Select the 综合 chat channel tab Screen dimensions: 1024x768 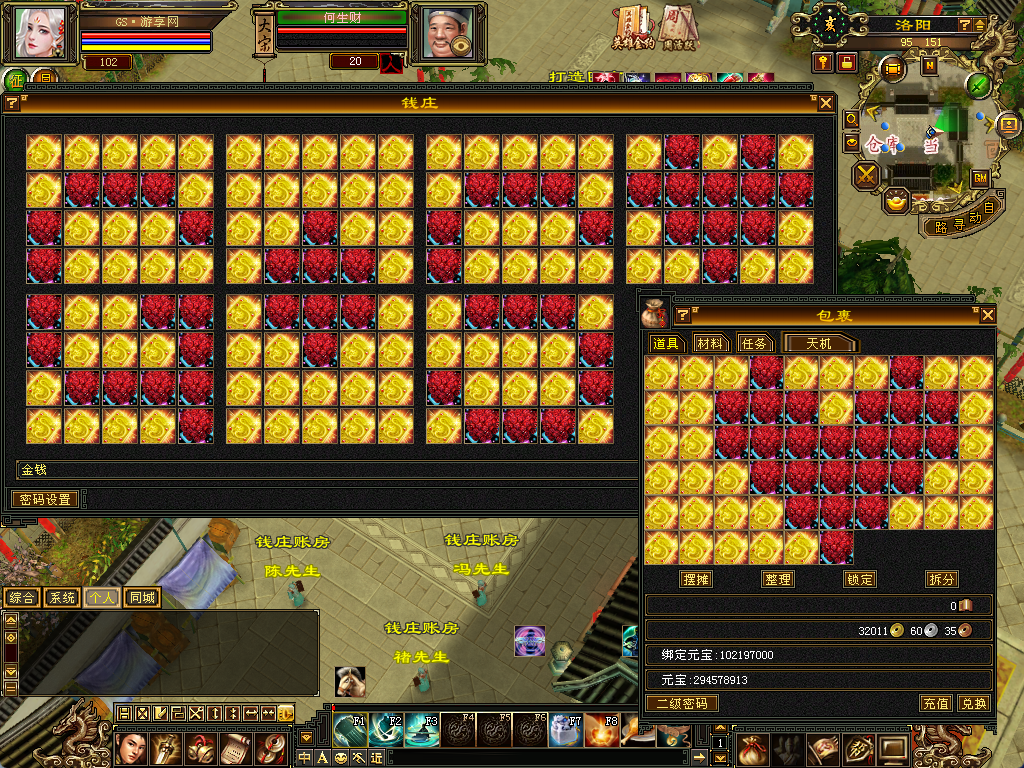[23, 597]
